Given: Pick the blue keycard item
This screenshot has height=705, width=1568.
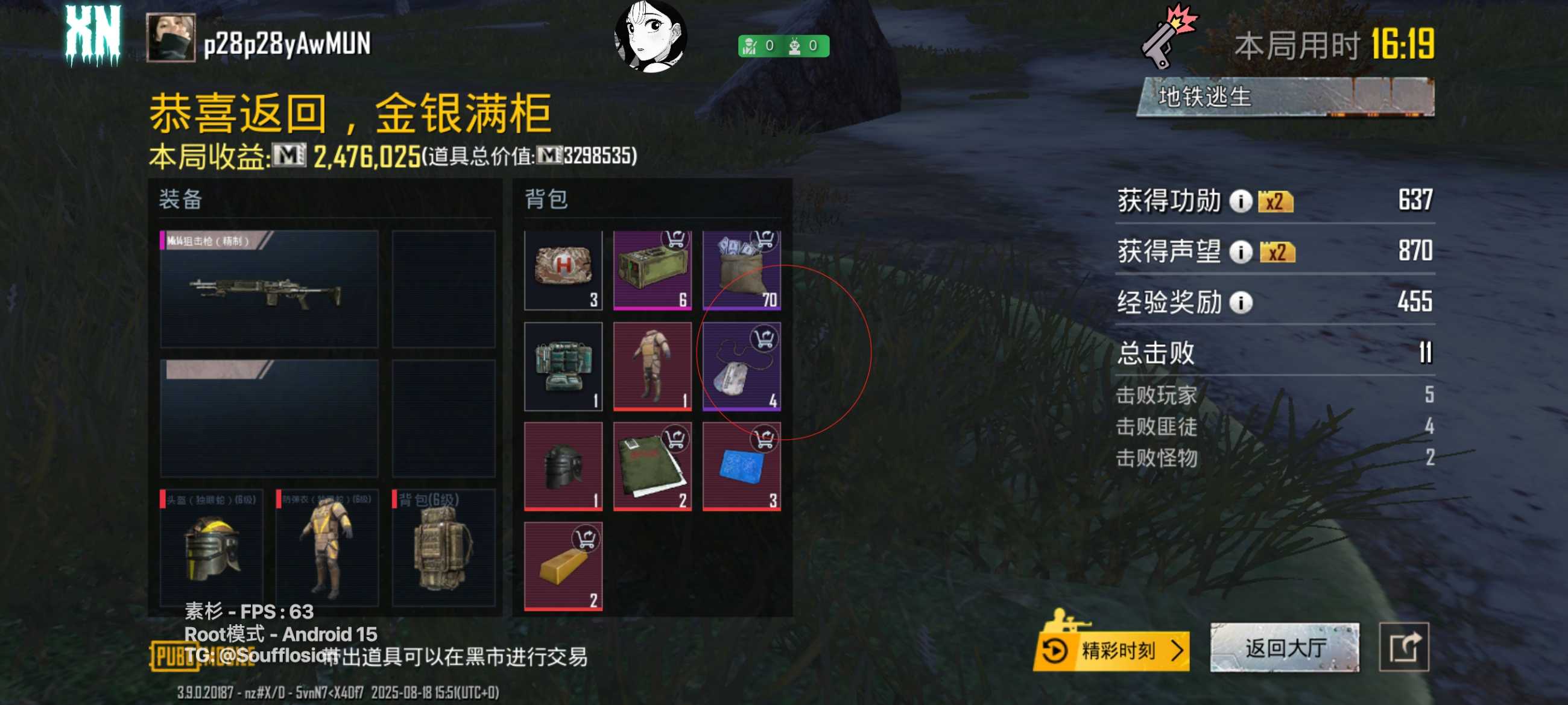Looking at the screenshot, I should pyautogui.click(x=741, y=466).
